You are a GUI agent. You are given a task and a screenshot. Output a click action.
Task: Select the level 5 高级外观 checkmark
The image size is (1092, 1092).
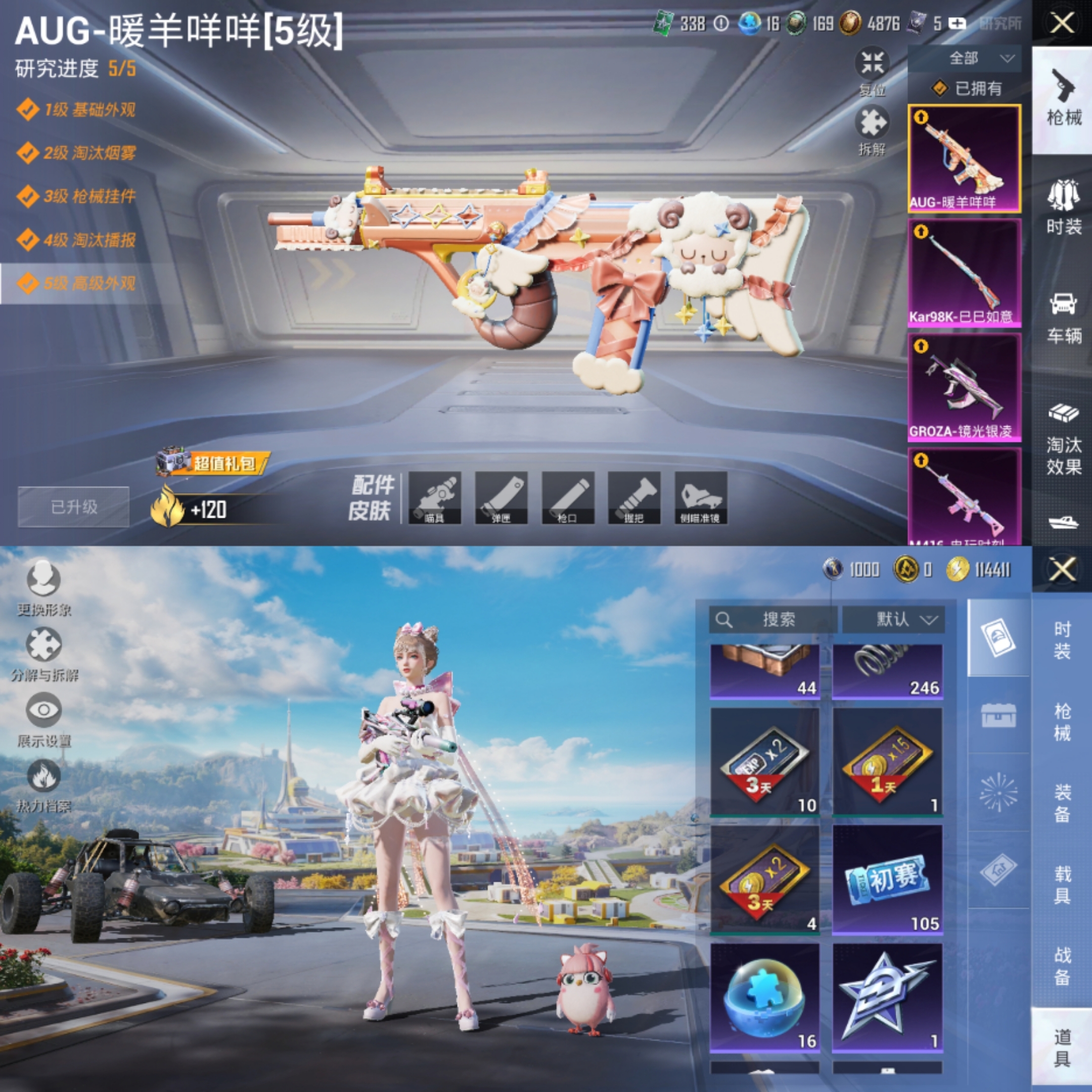pyautogui.click(x=27, y=286)
